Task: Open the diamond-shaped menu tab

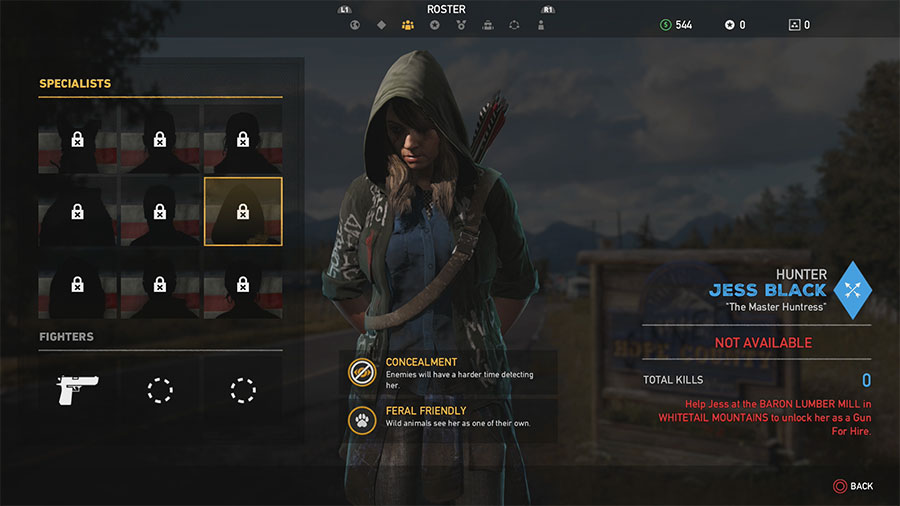Action: click(381, 25)
